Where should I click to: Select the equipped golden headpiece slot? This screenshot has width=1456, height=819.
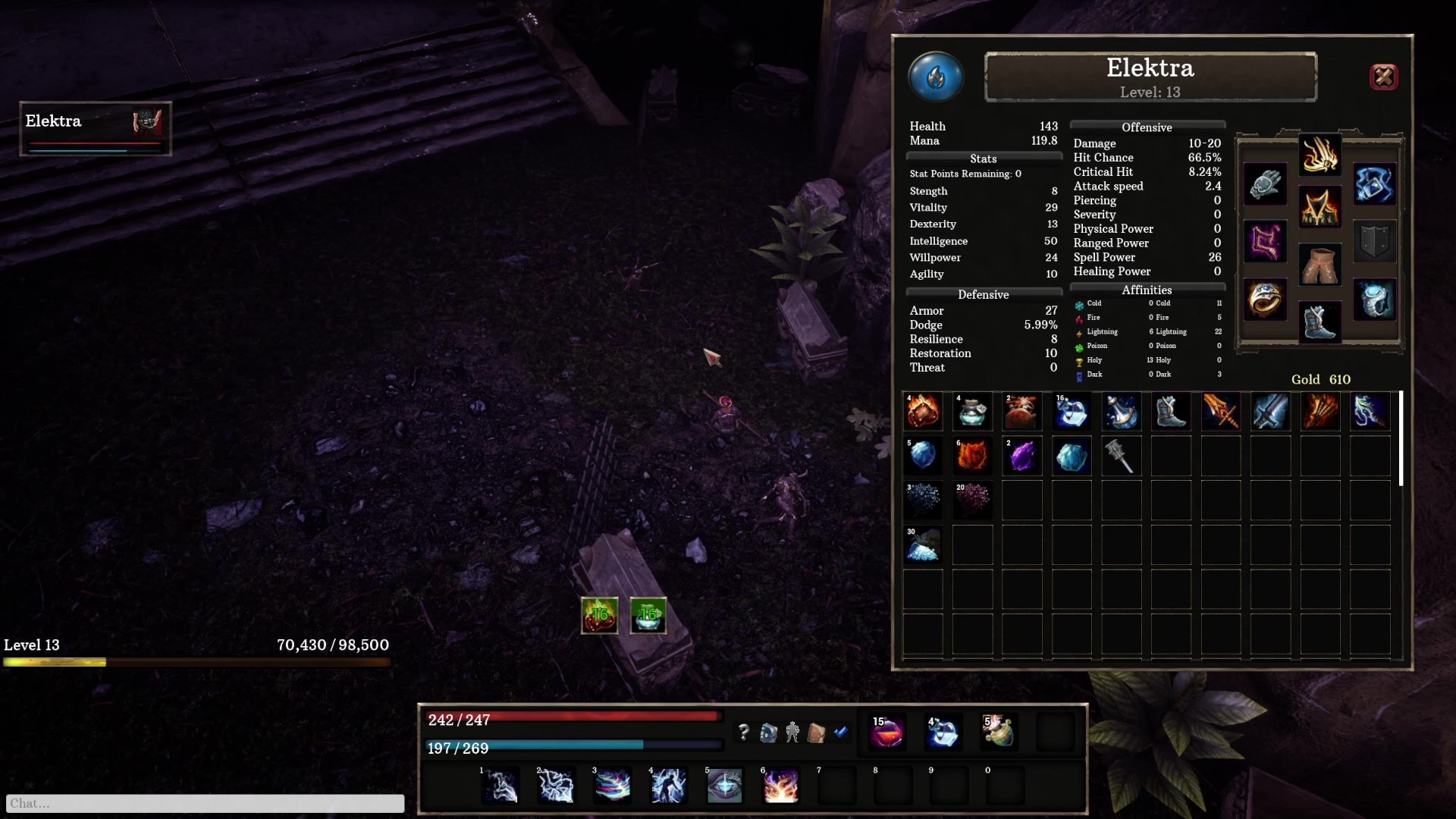tap(1319, 155)
